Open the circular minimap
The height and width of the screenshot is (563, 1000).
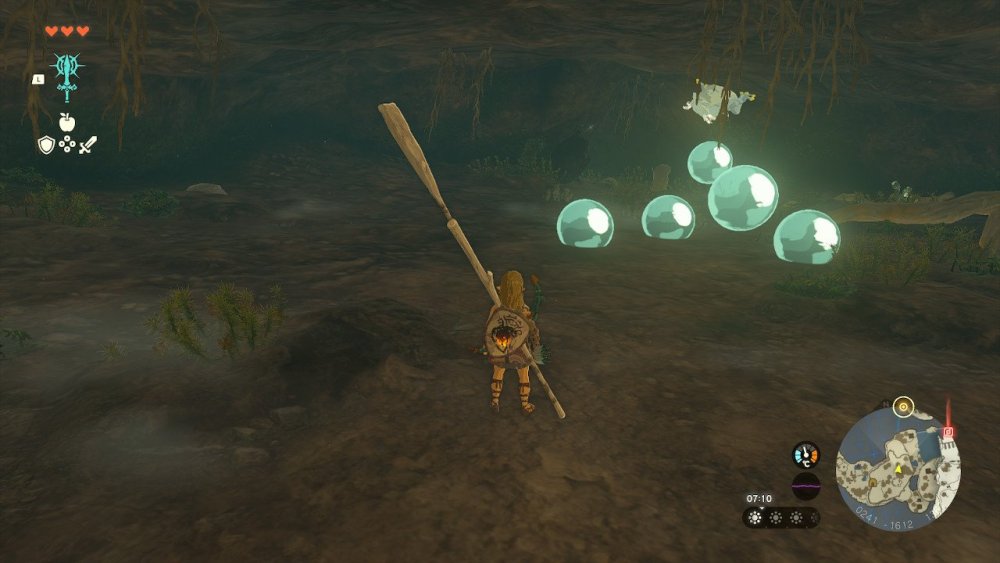tap(897, 469)
